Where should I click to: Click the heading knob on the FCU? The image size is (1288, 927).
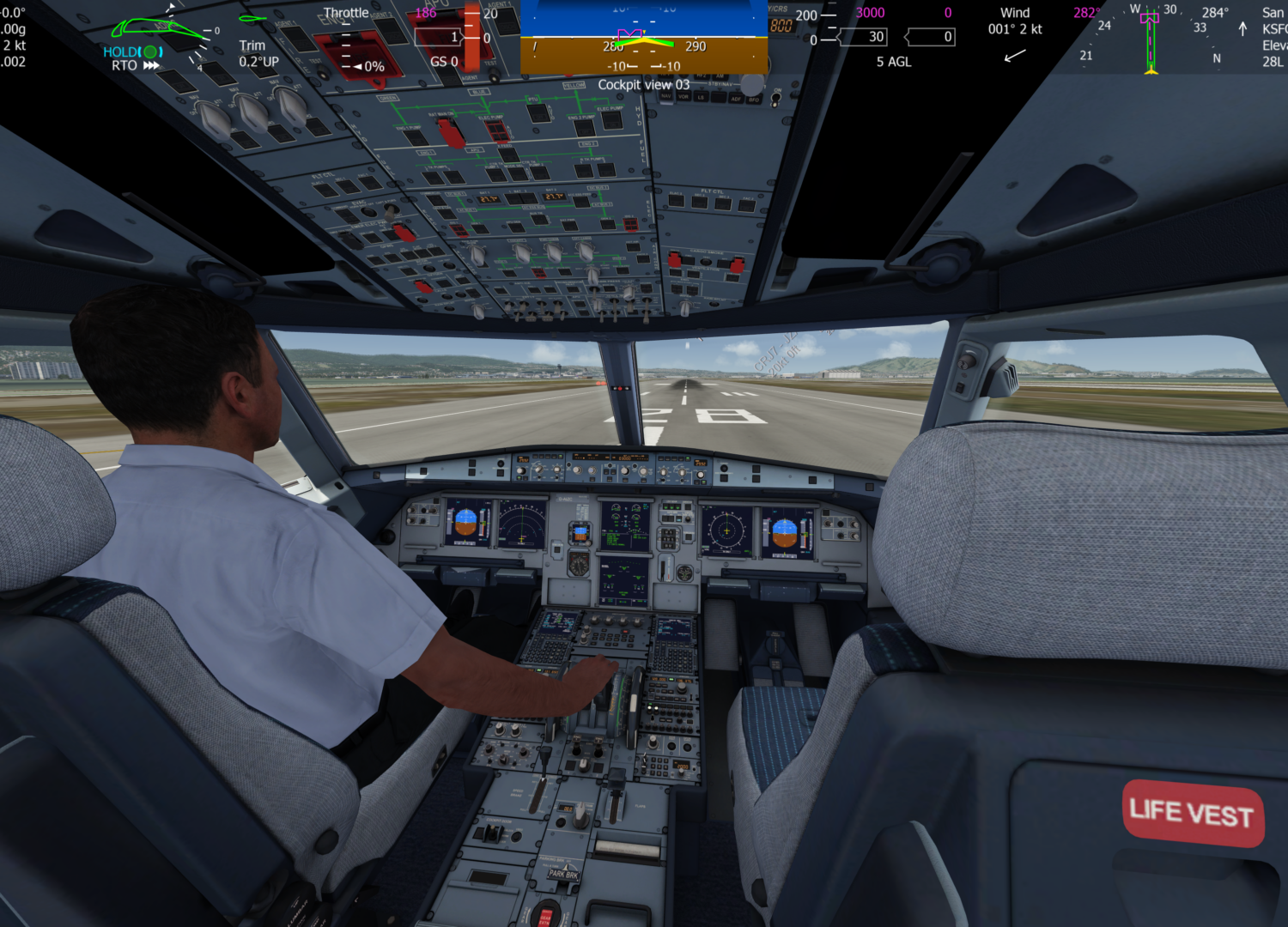(592, 470)
